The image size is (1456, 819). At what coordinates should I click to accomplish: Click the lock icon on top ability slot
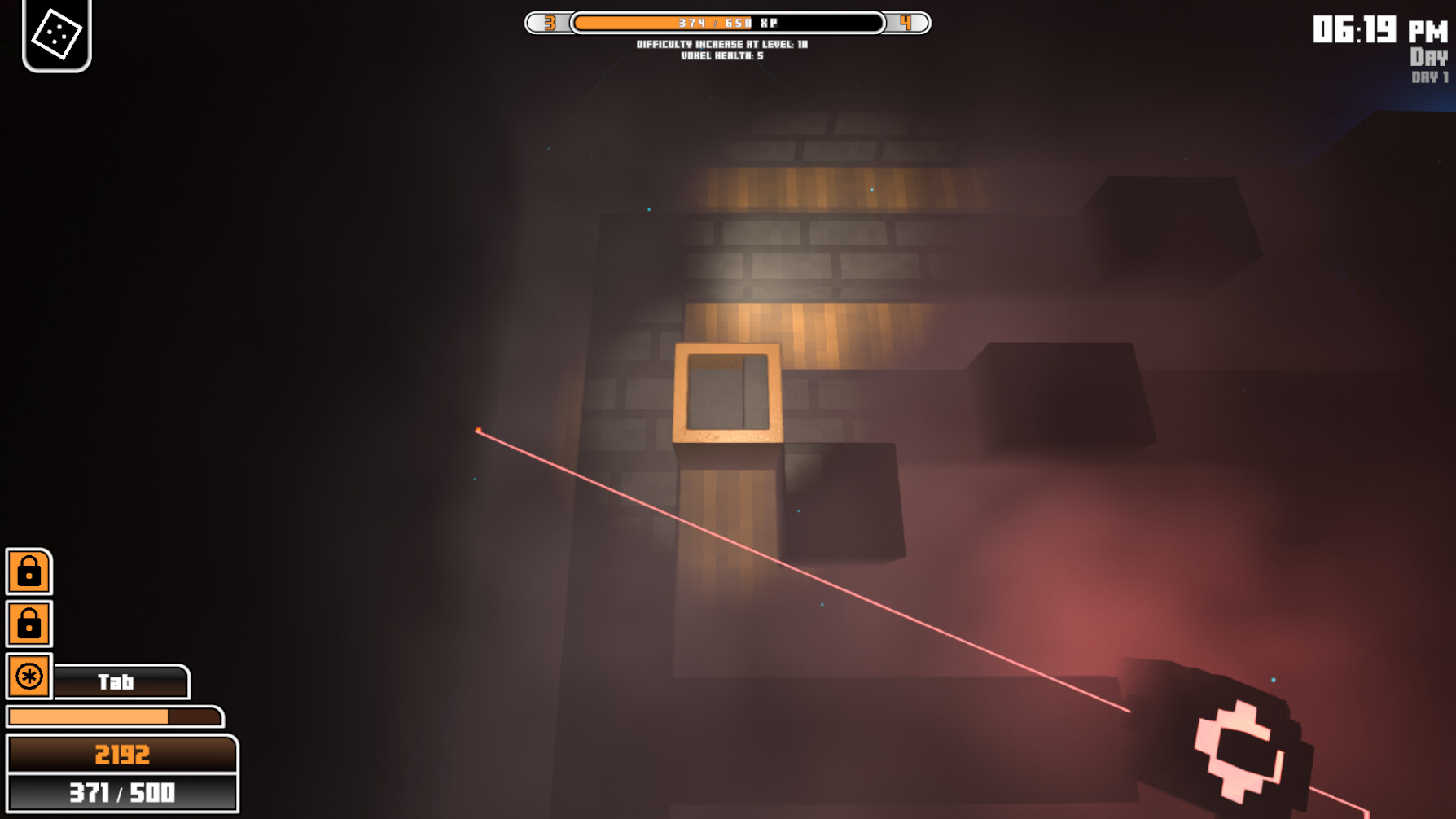tap(29, 572)
